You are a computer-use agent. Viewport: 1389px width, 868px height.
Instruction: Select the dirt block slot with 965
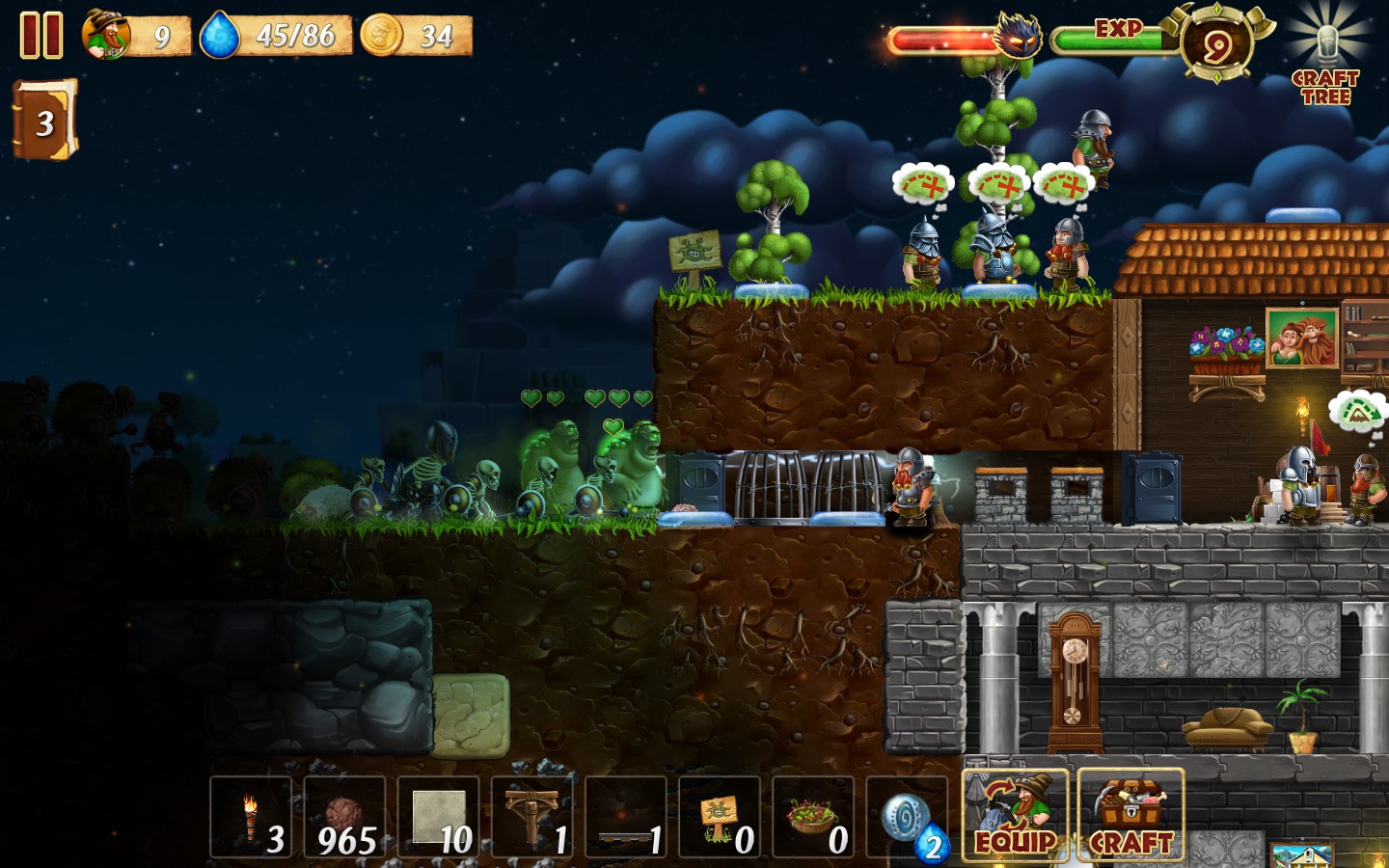click(344, 817)
